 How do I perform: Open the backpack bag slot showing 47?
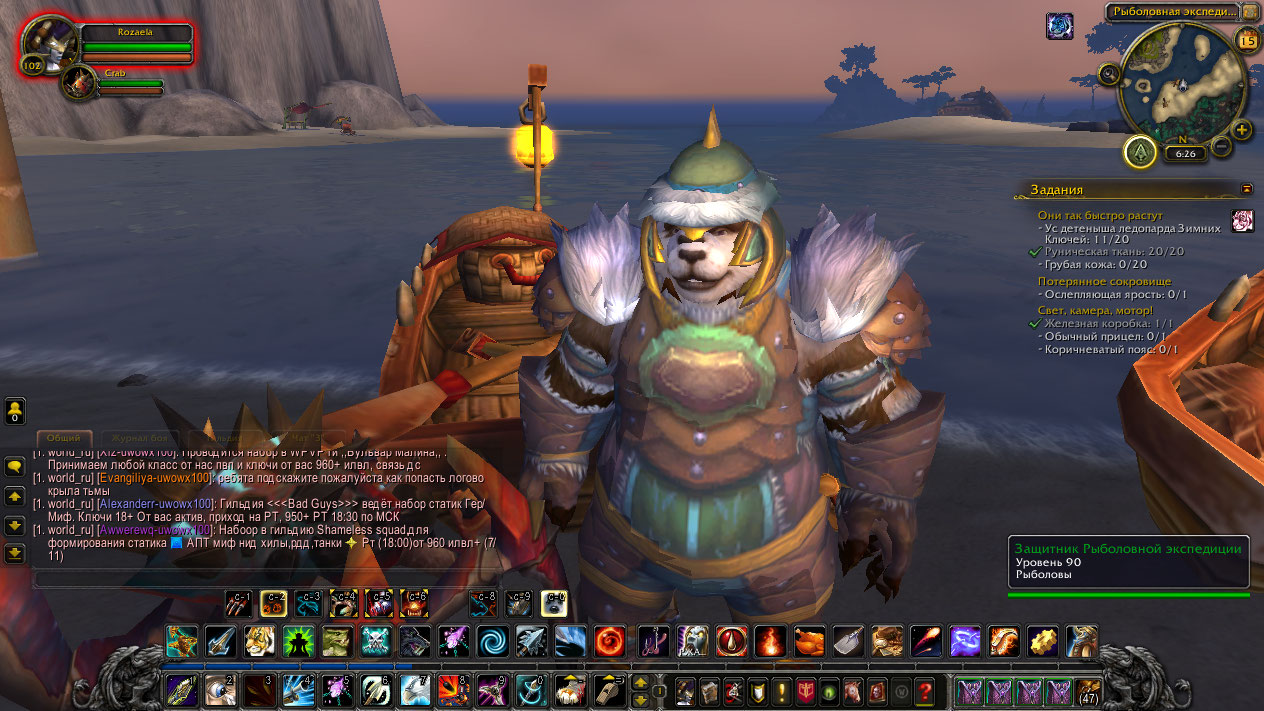click(1088, 690)
